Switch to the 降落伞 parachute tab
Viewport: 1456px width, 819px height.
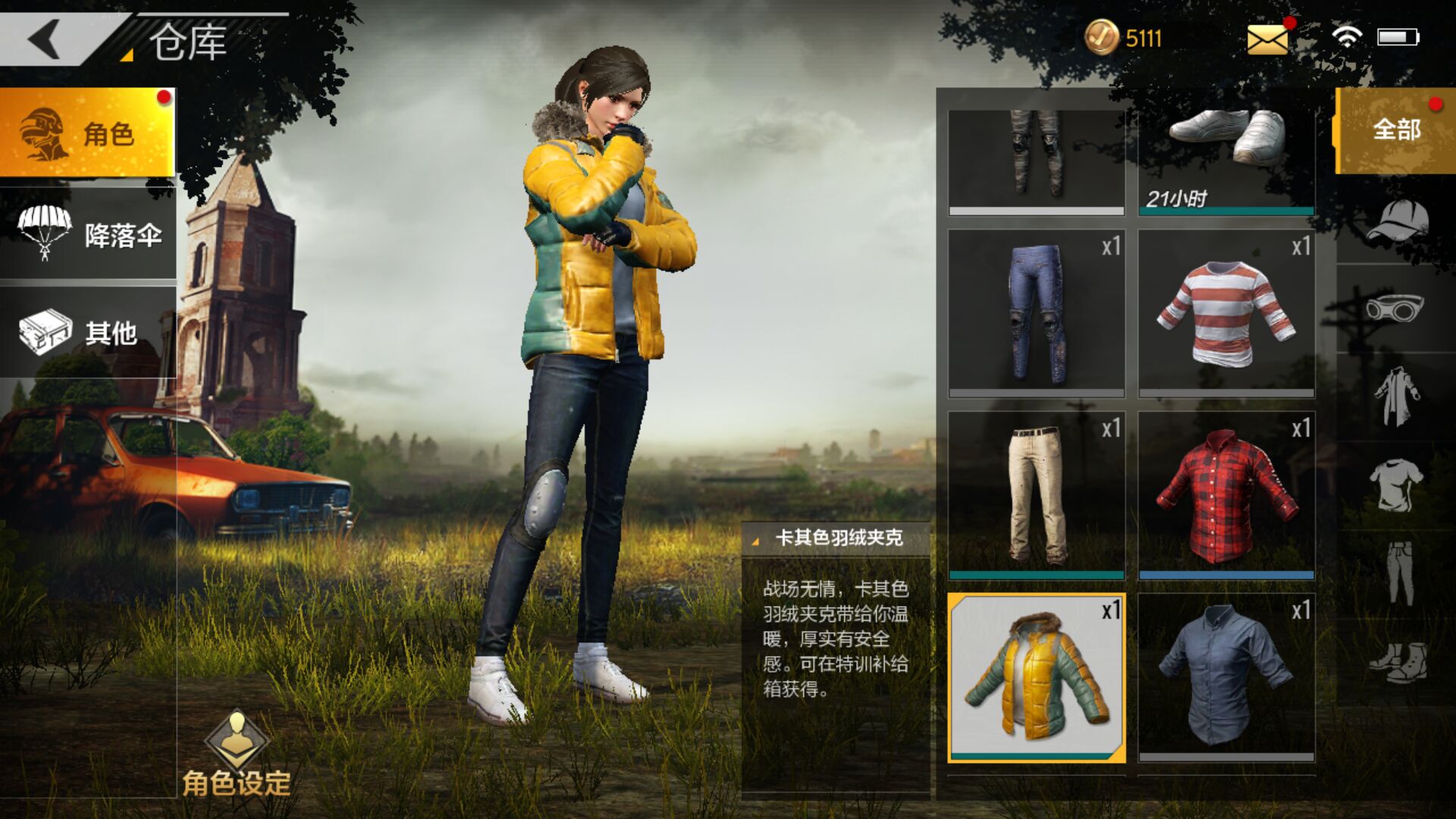87,234
